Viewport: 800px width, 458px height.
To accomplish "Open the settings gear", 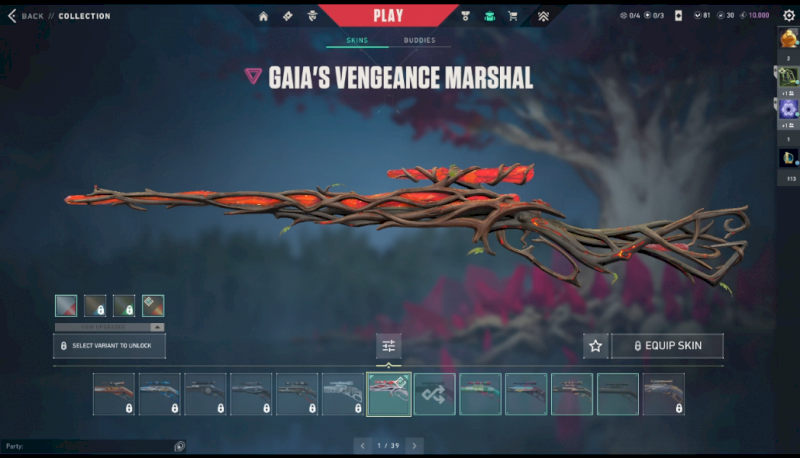I will click(788, 15).
